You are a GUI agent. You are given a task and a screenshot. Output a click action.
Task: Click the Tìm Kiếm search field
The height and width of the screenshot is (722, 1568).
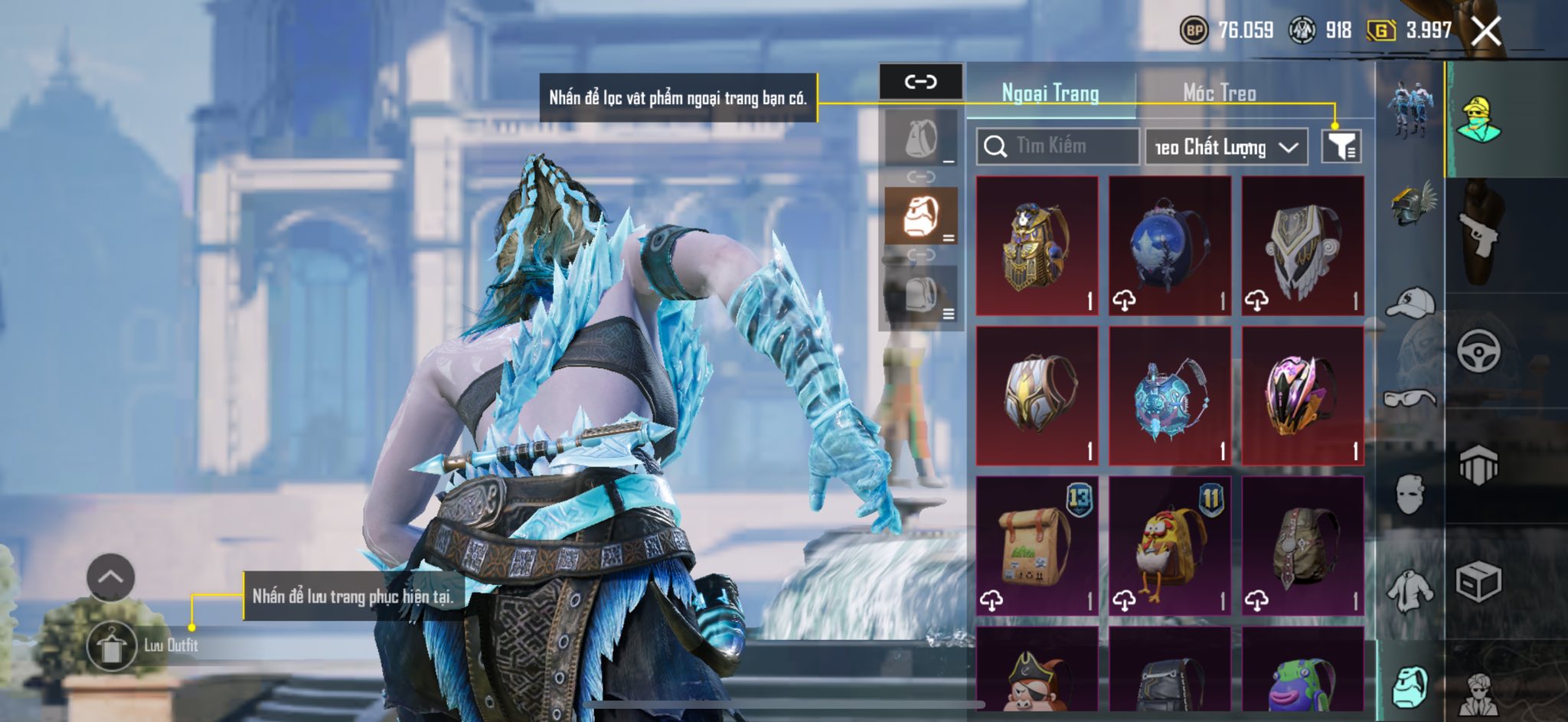[x=1057, y=146]
